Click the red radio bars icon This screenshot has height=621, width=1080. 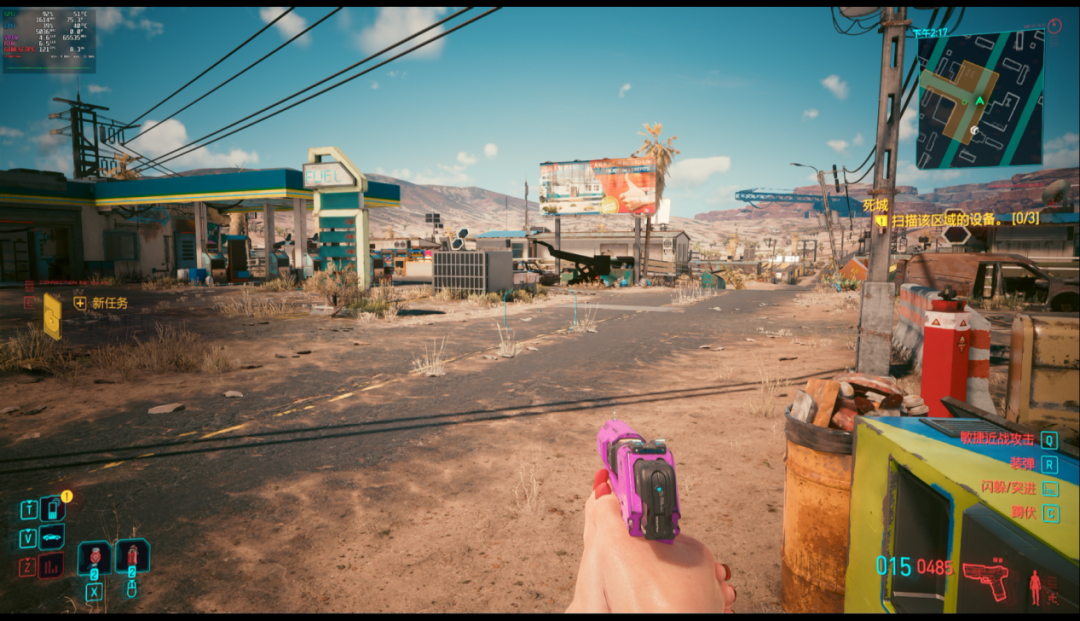(x=51, y=567)
